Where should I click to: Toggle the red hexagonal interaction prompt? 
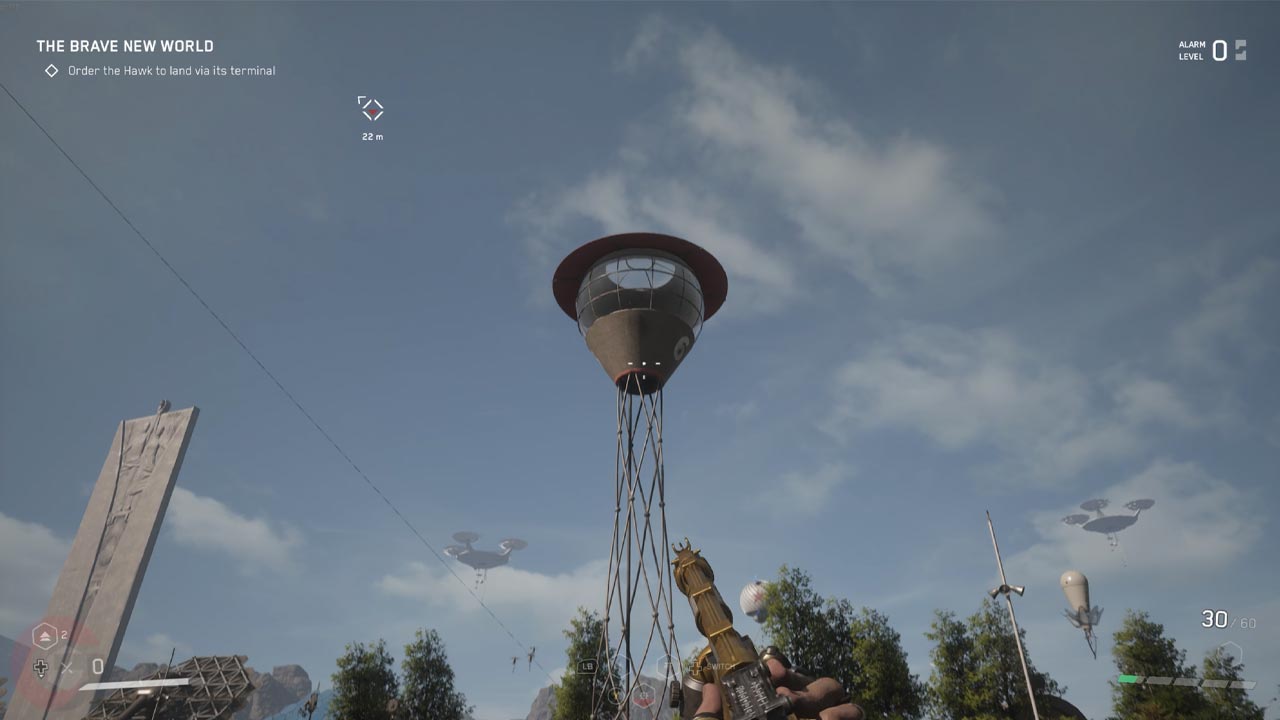click(x=644, y=697)
